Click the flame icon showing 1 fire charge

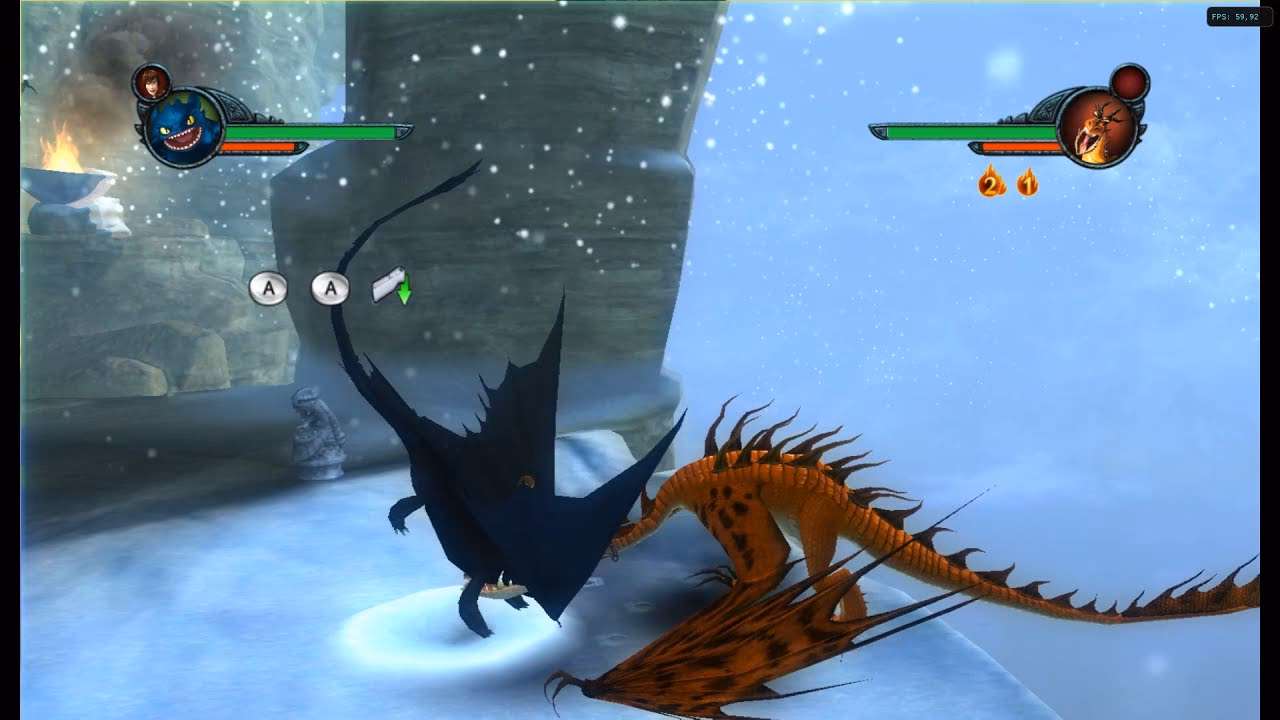pyautogui.click(x=1026, y=184)
